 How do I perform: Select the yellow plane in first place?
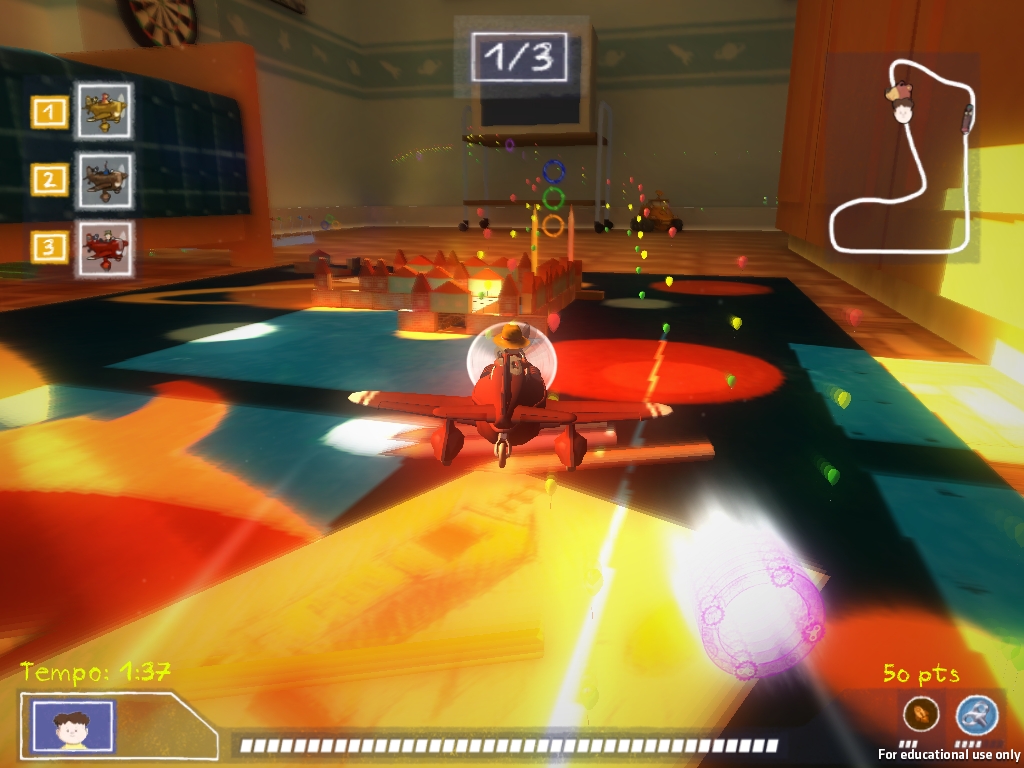(105, 111)
